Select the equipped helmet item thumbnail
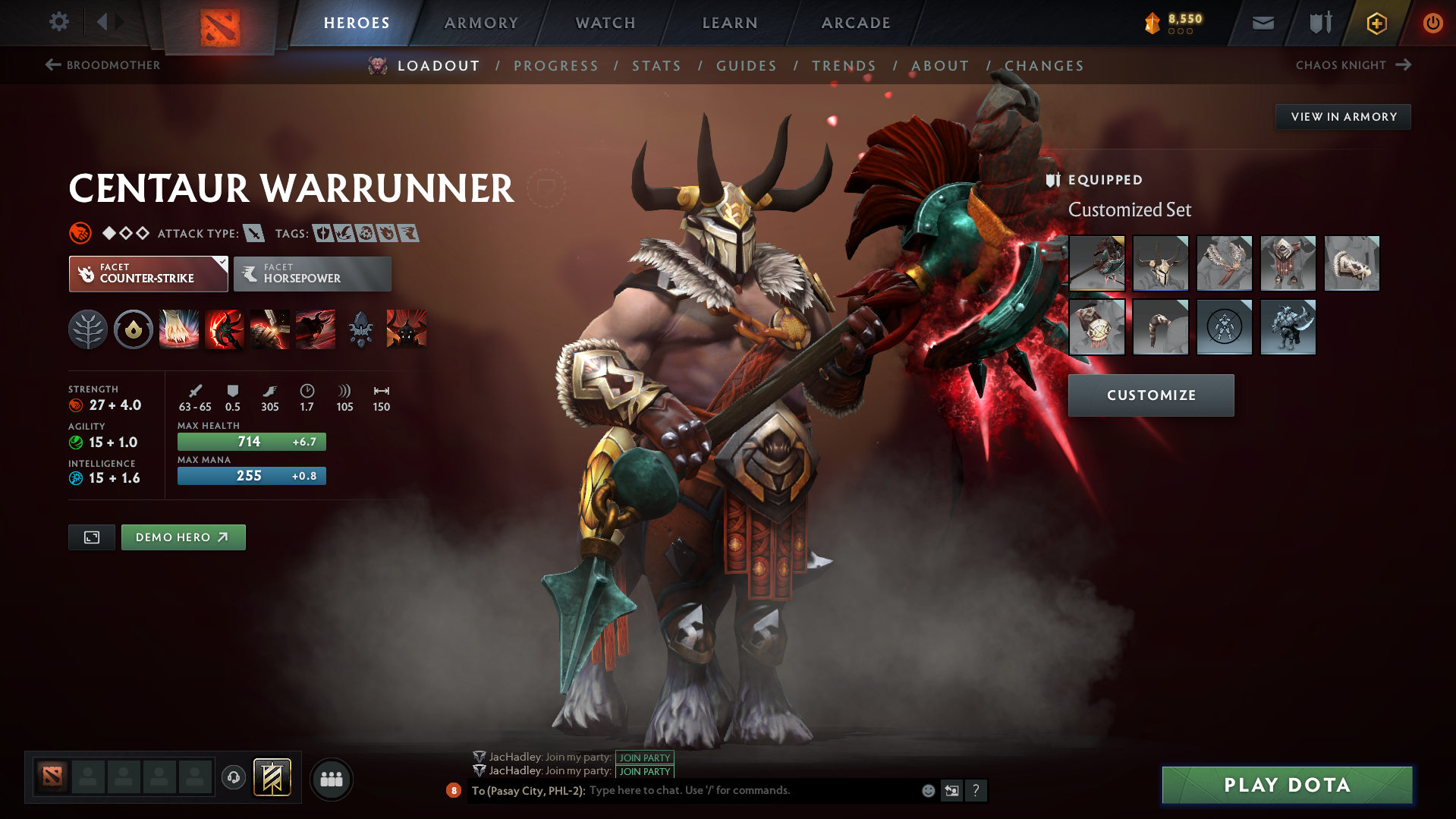Viewport: 1456px width, 819px height. click(1160, 263)
